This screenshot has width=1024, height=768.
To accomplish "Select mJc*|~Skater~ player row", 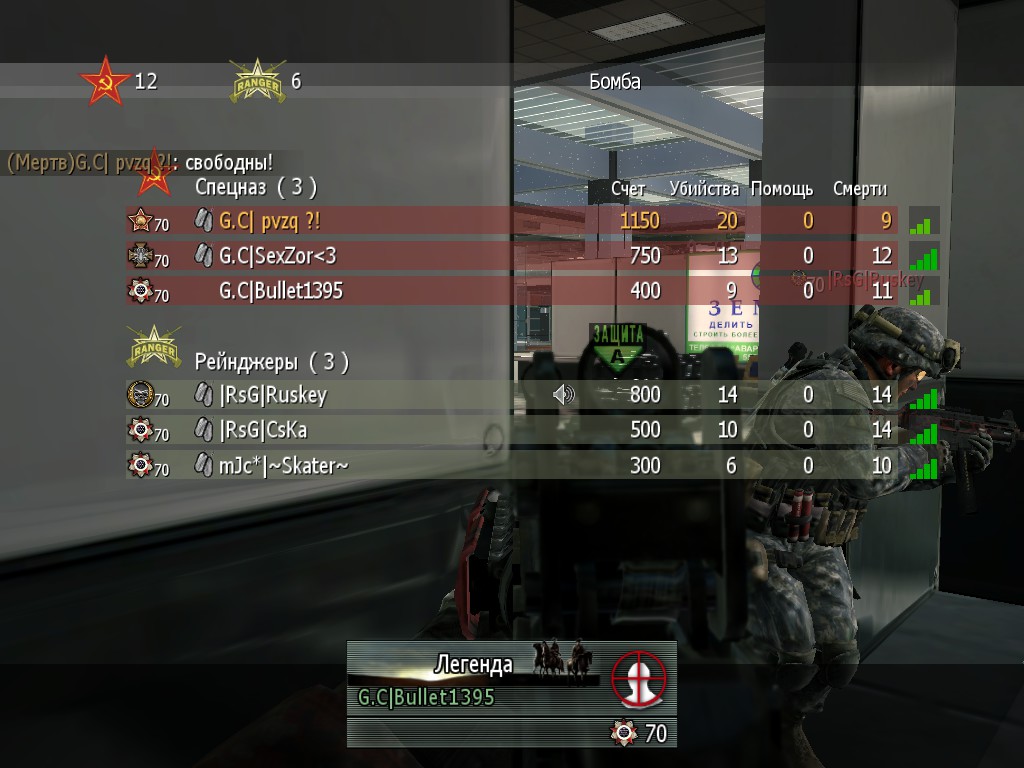I will pyautogui.click(x=283, y=465).
